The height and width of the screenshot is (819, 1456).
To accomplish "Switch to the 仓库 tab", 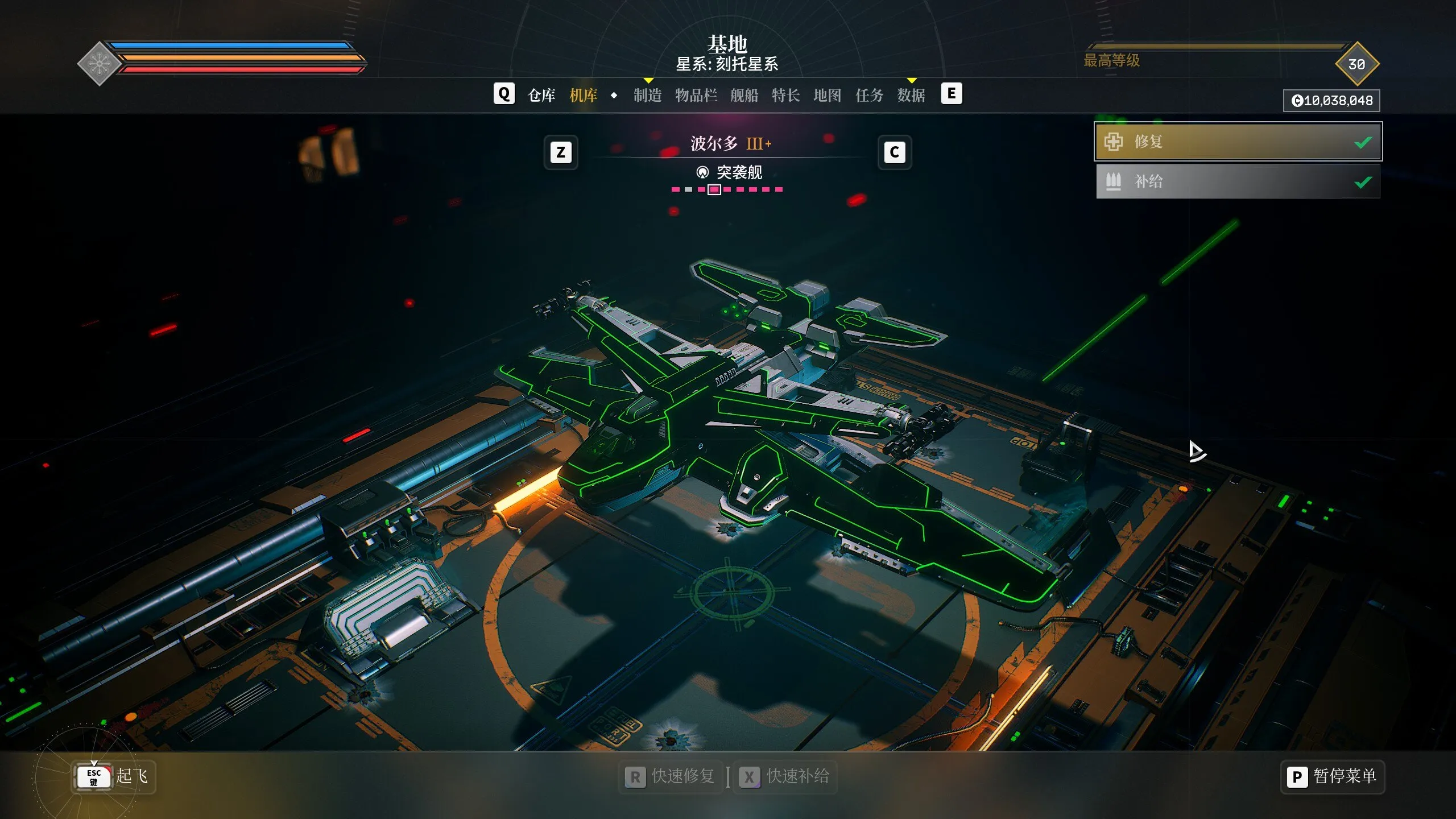I will (541, 95).
